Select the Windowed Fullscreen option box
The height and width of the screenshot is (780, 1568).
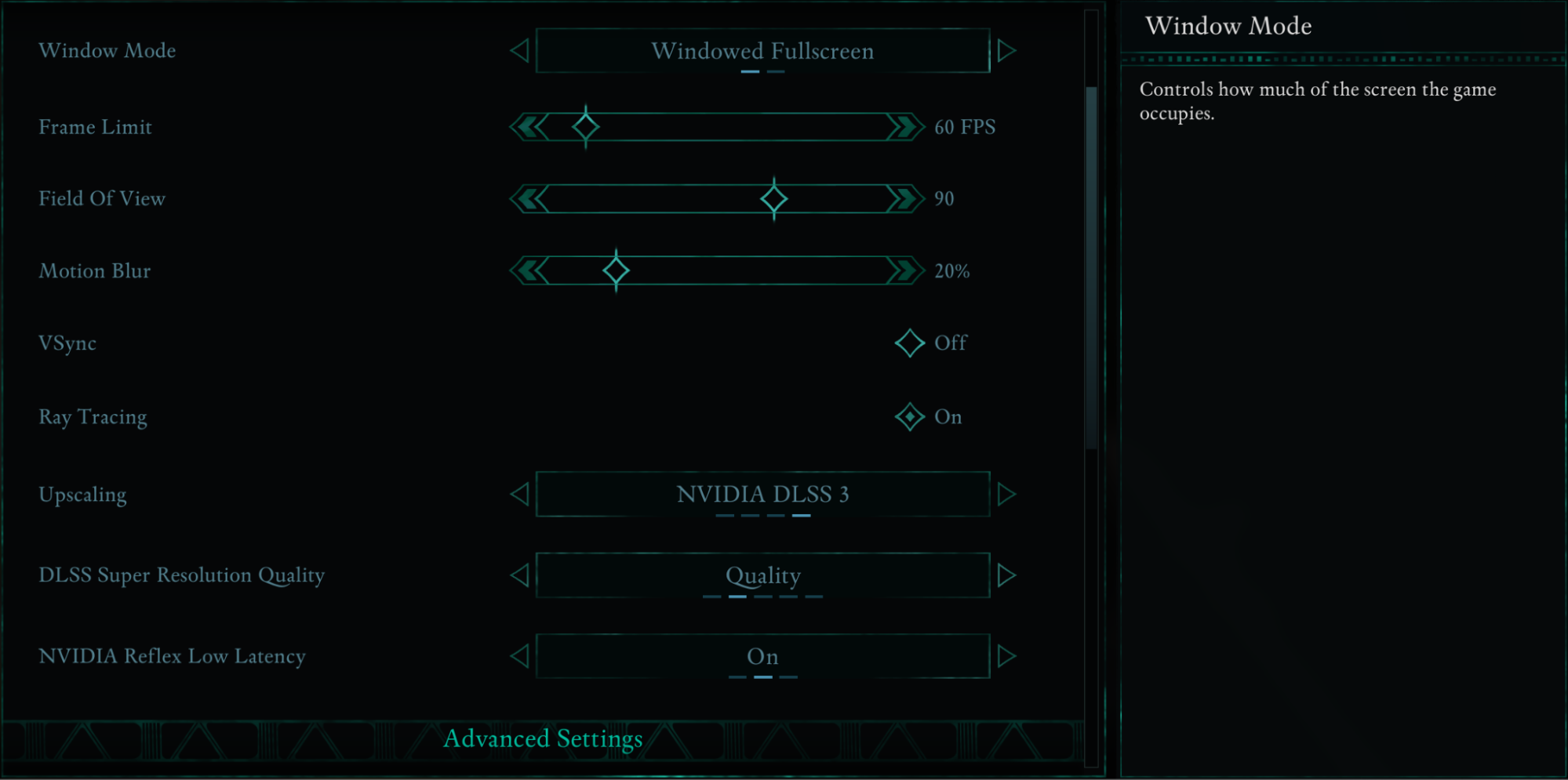pyautogui.click(x=762, y=50)
